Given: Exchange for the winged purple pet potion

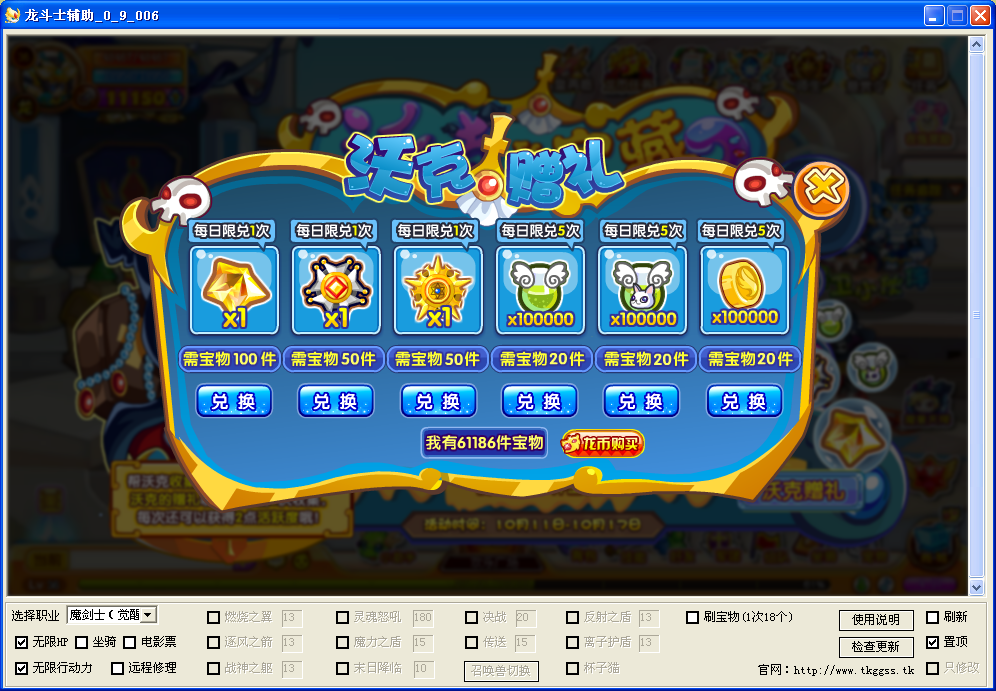Looking at the screenshot, I should pyautogui.click(x=641, y=401).
